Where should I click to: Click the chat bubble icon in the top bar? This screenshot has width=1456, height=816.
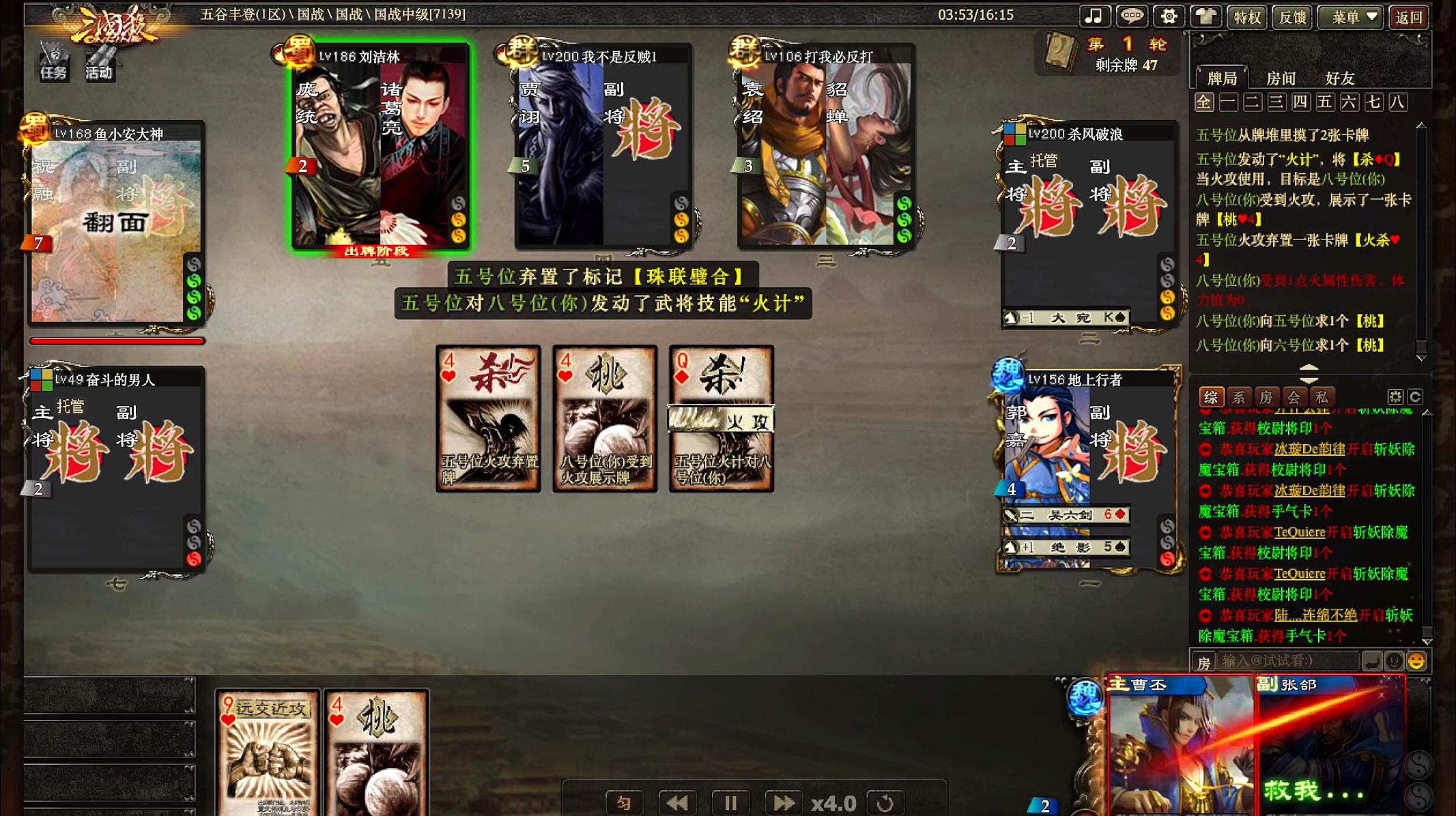[x=1132, y=16]
